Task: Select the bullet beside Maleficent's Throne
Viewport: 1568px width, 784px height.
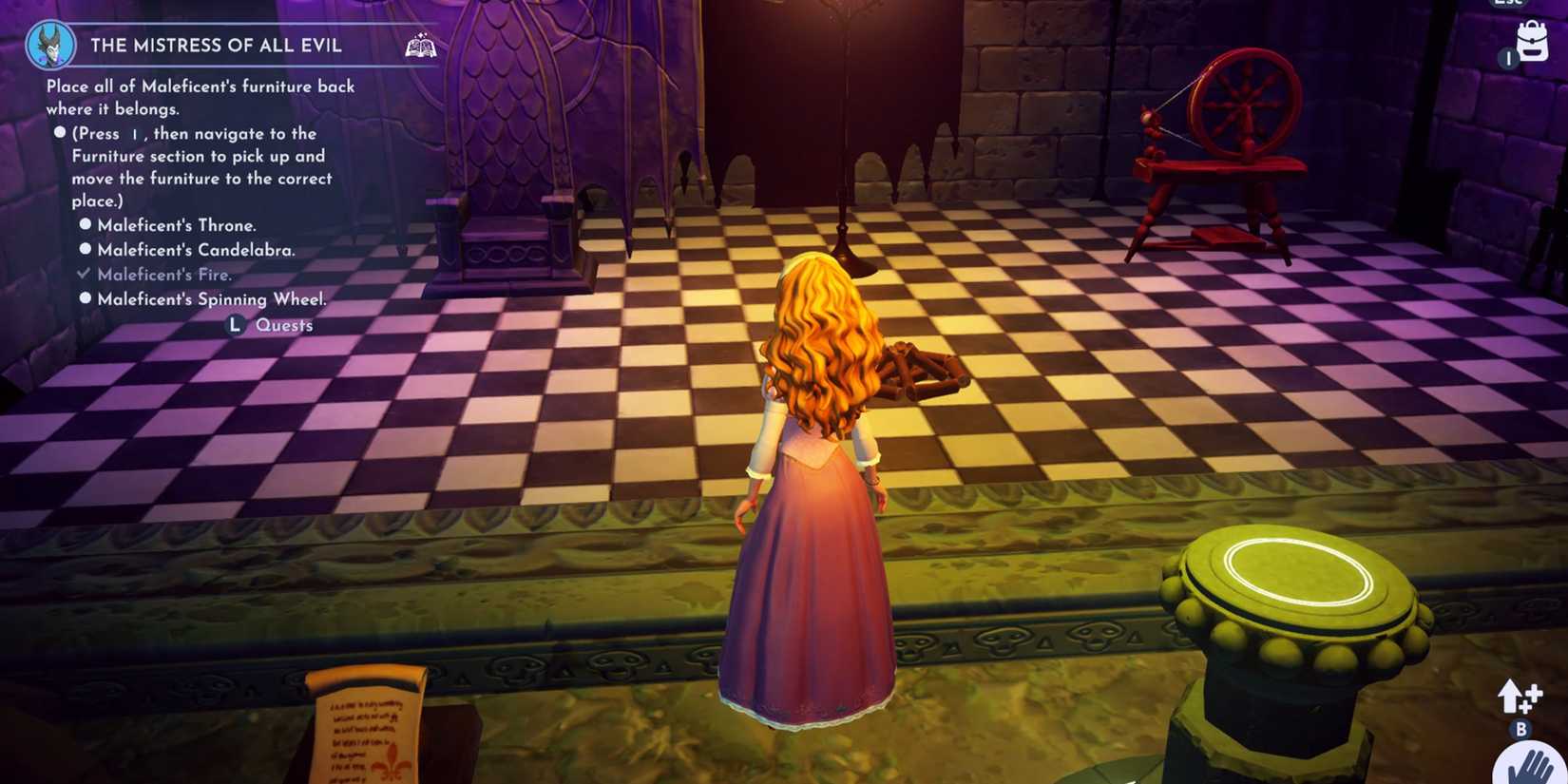Action: click(85, 224)
